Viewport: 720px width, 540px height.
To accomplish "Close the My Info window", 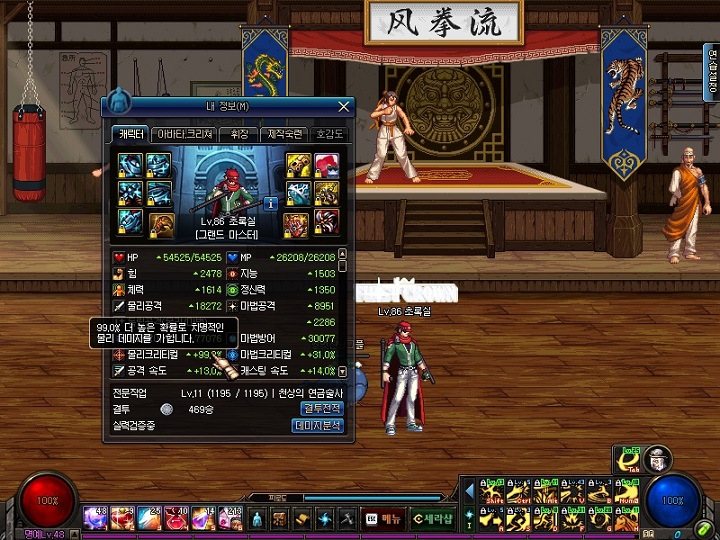I will tap(344, 106).
